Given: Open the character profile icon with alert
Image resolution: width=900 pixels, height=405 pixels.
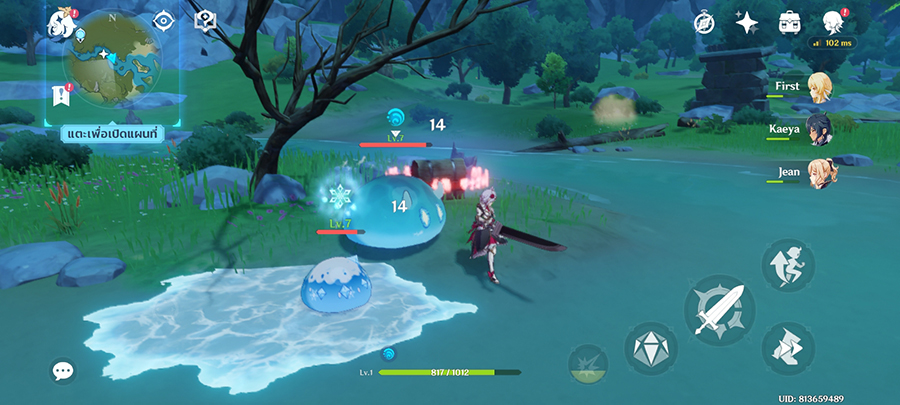Looking at the screenshot, I should coord(830,22).
